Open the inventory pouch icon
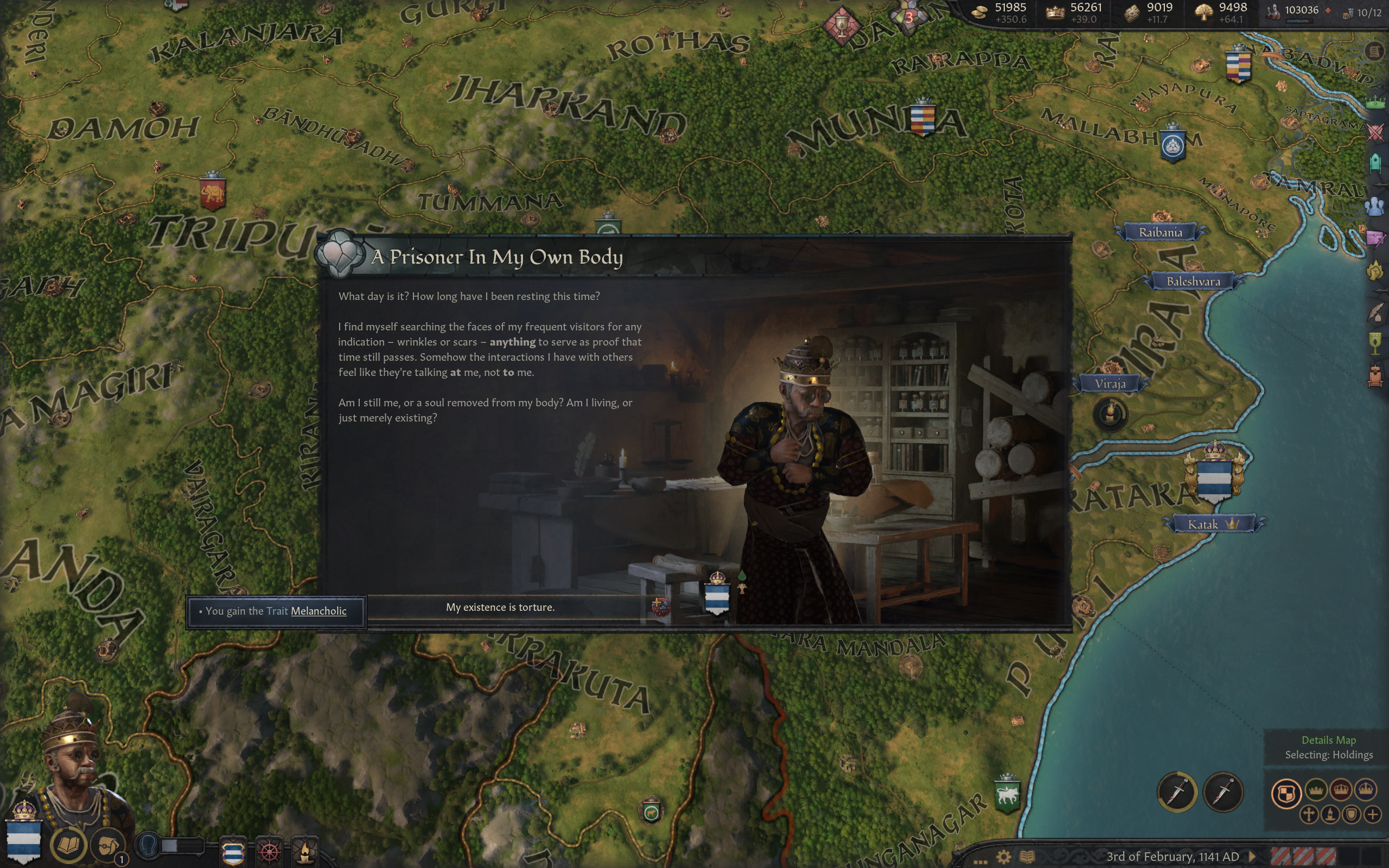 (x=107, y=846)
